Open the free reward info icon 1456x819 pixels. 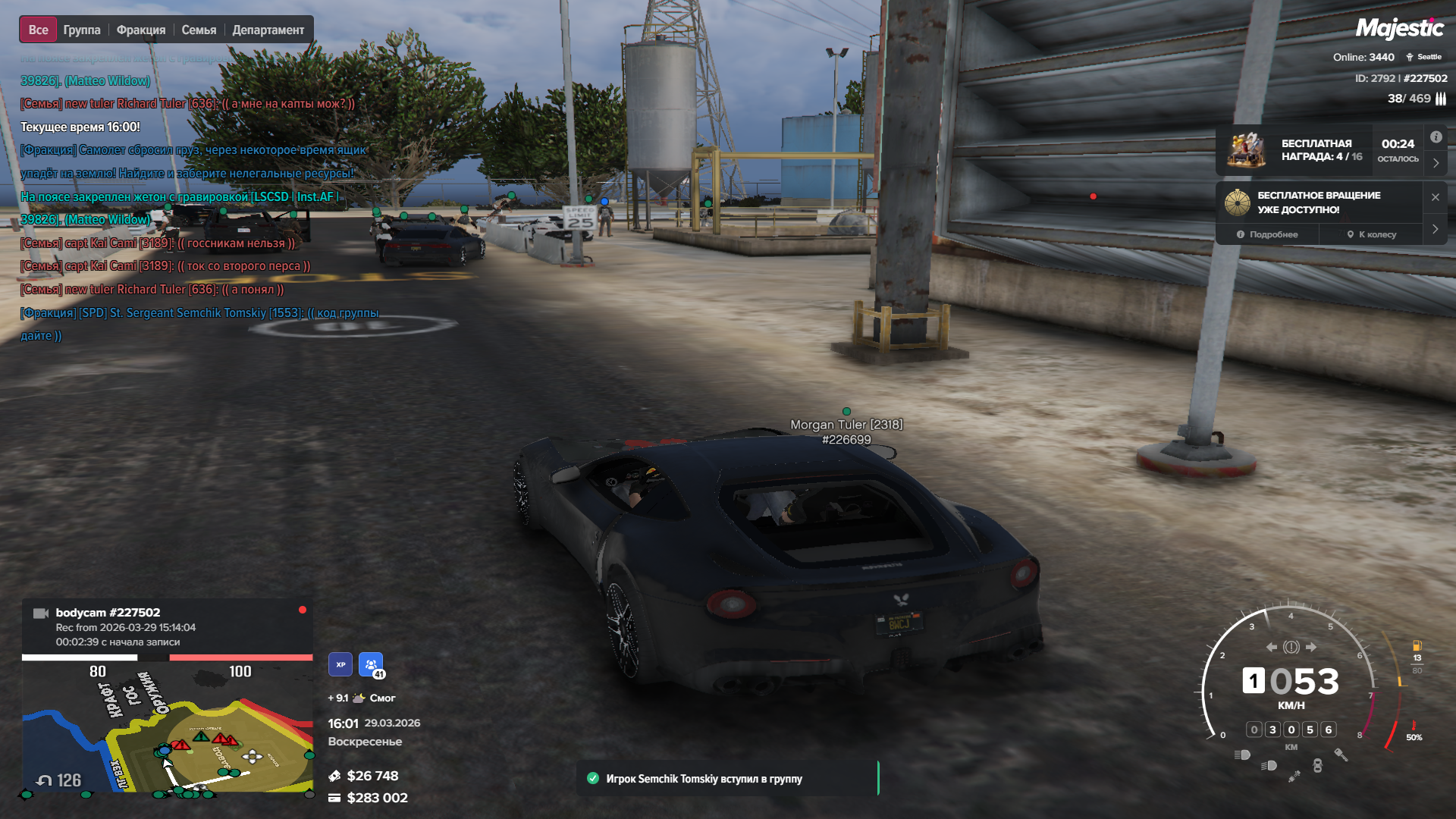click(x=1436, y=137)
